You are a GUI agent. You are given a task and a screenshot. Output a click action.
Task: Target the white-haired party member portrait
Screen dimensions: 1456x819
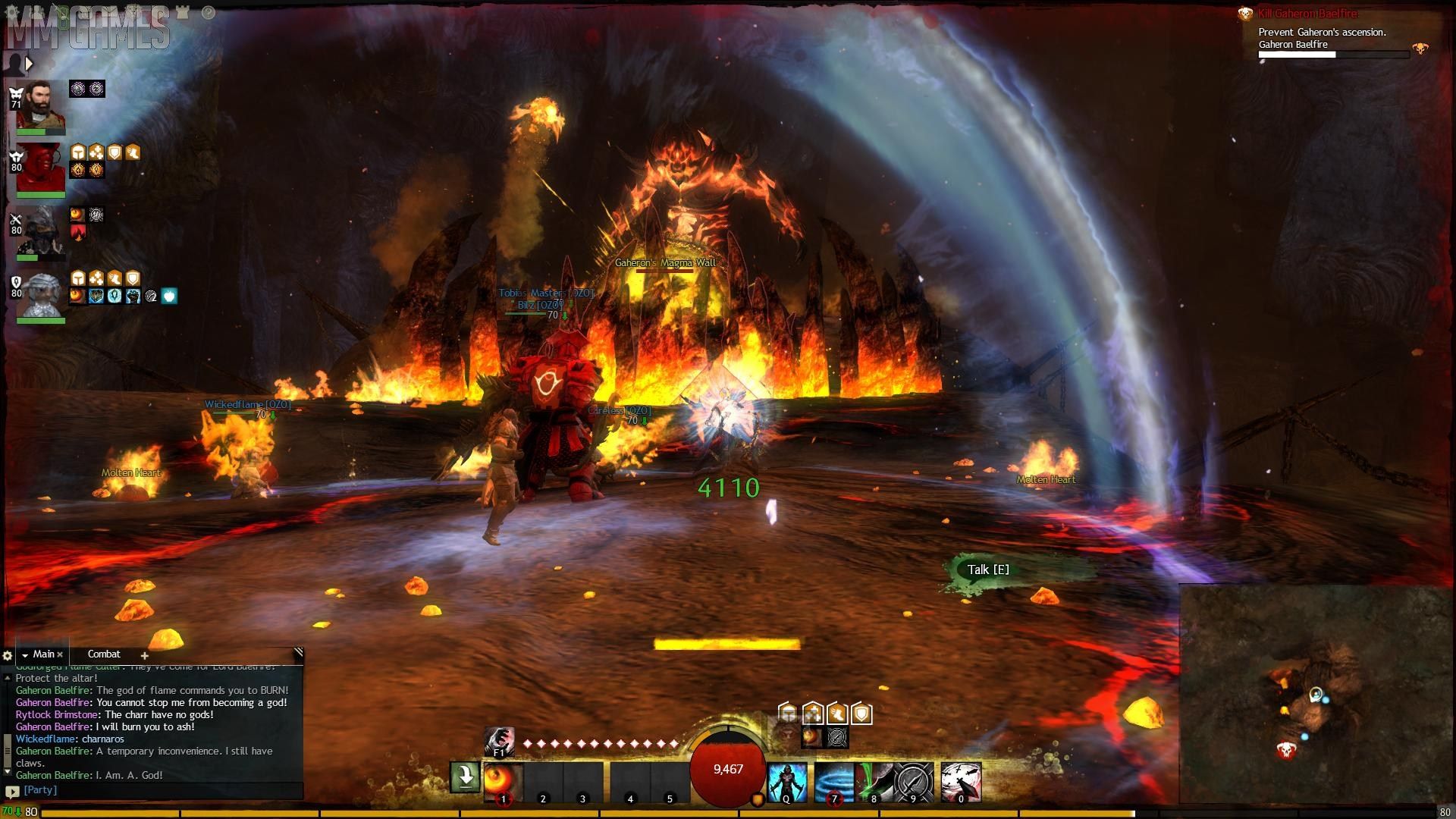pos(42,295)
